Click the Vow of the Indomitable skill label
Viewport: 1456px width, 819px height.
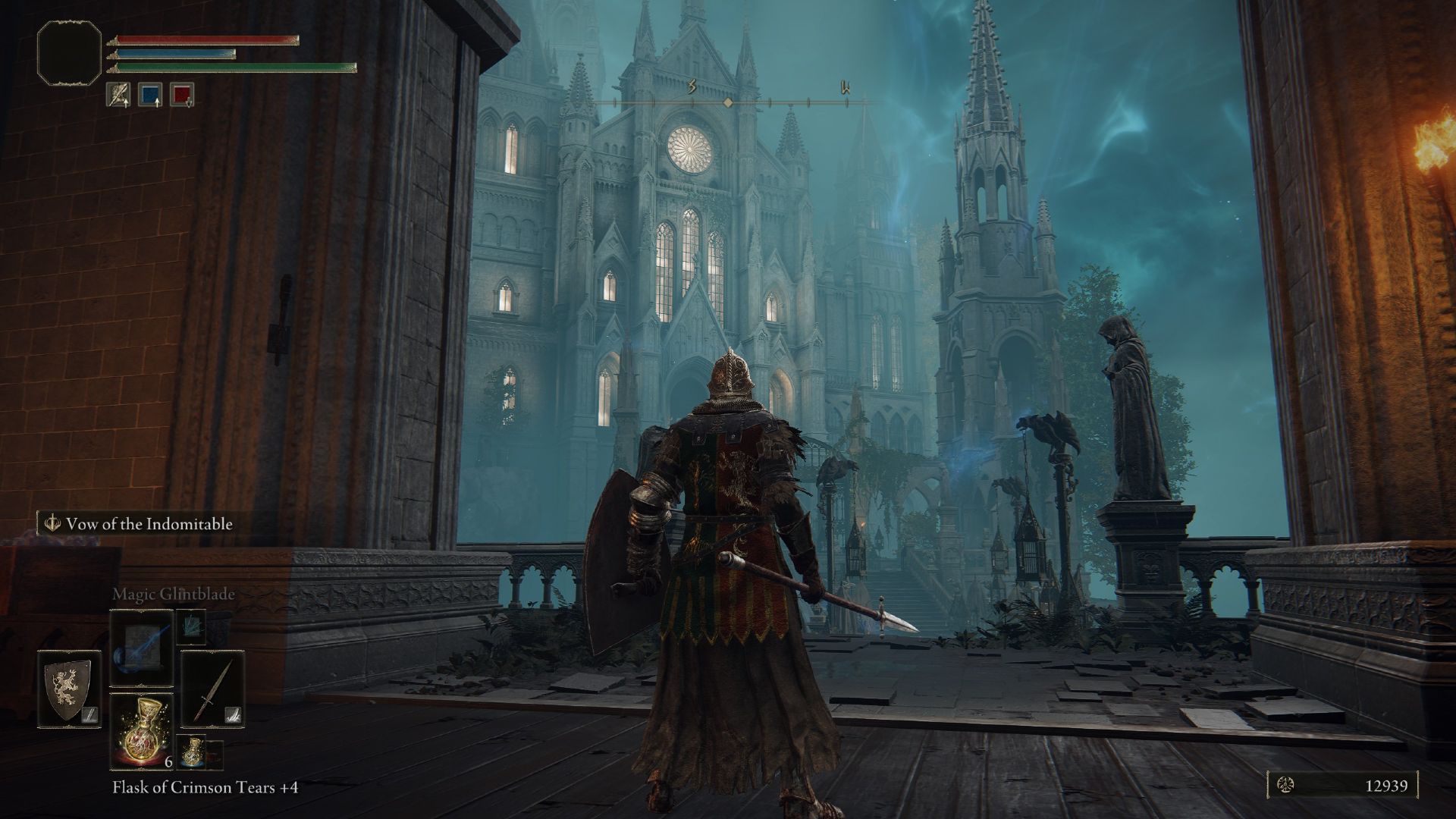tap(140, 524)
